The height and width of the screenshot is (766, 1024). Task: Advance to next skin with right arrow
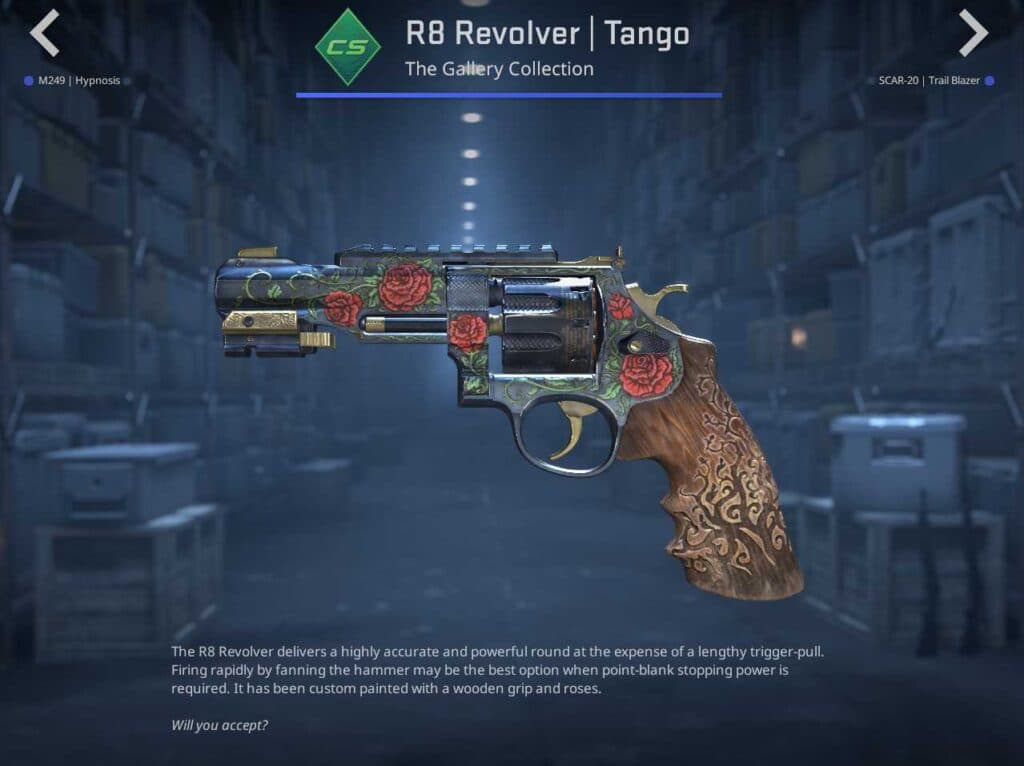973,34
